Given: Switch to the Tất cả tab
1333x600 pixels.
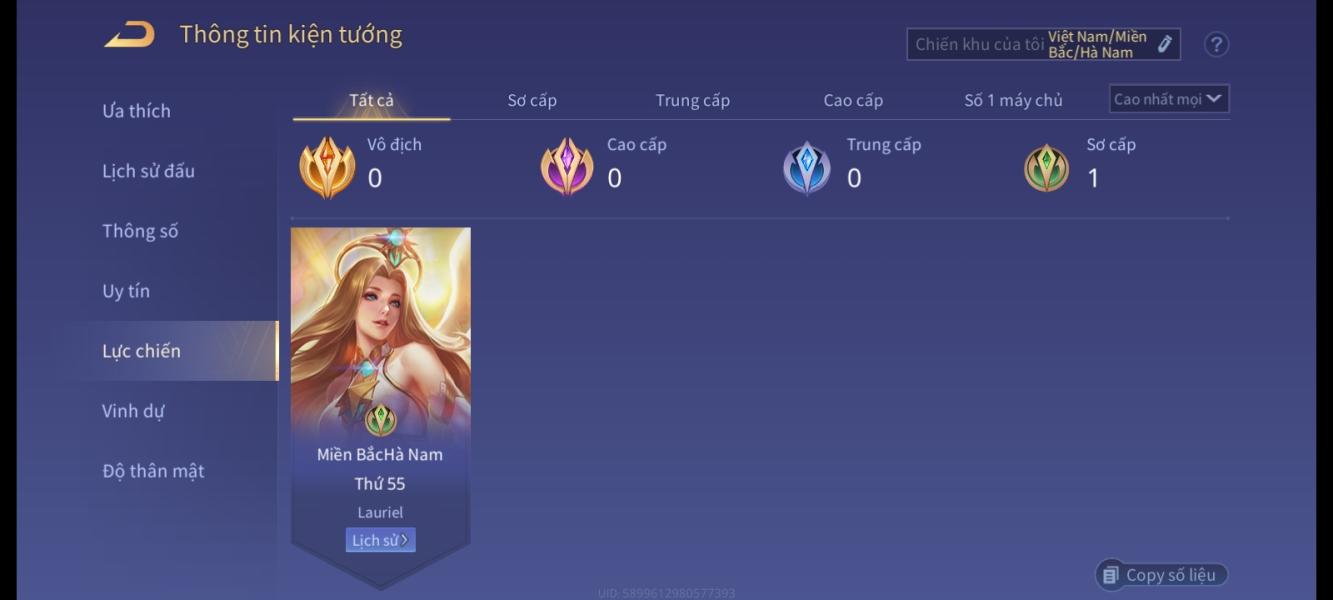Looking at the screenshot, I should point(371,100).
